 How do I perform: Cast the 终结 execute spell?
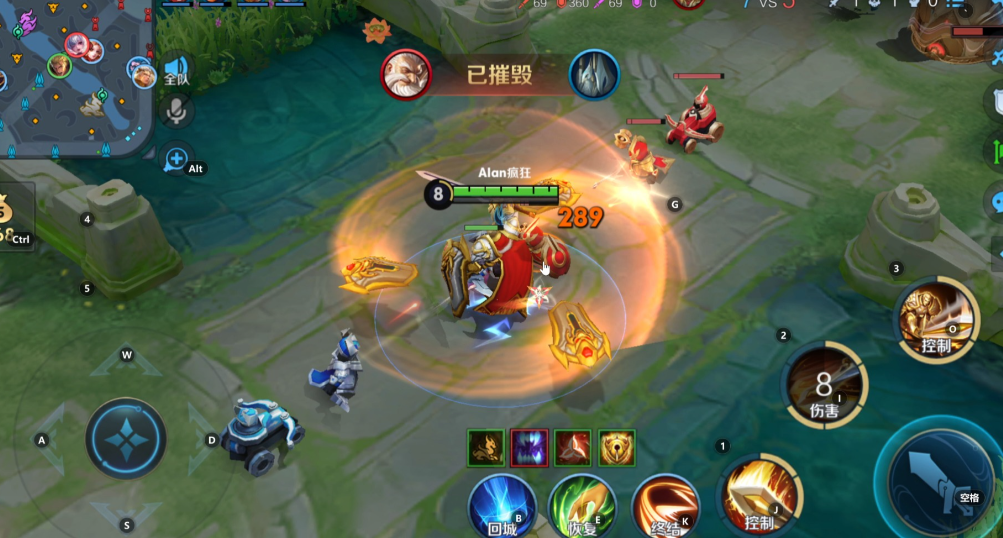pyautogui.click(x=665, y=505)
